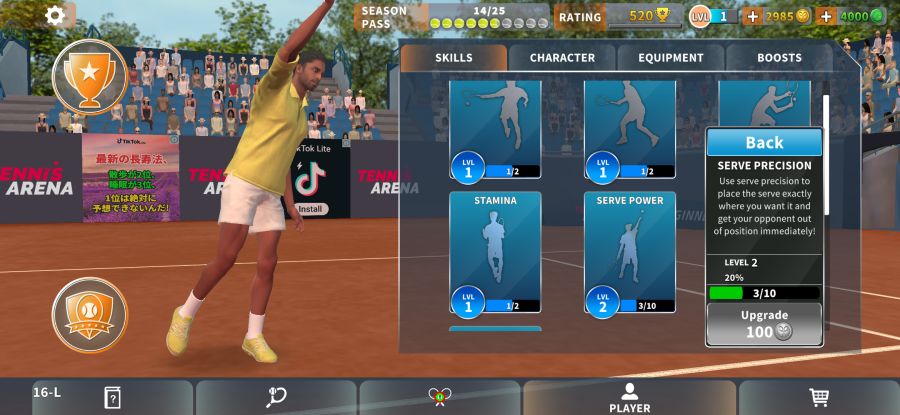Install TikTok Lite from the ad banner
Viewport: 900px width, 415px height.
[x=312, y=209]
